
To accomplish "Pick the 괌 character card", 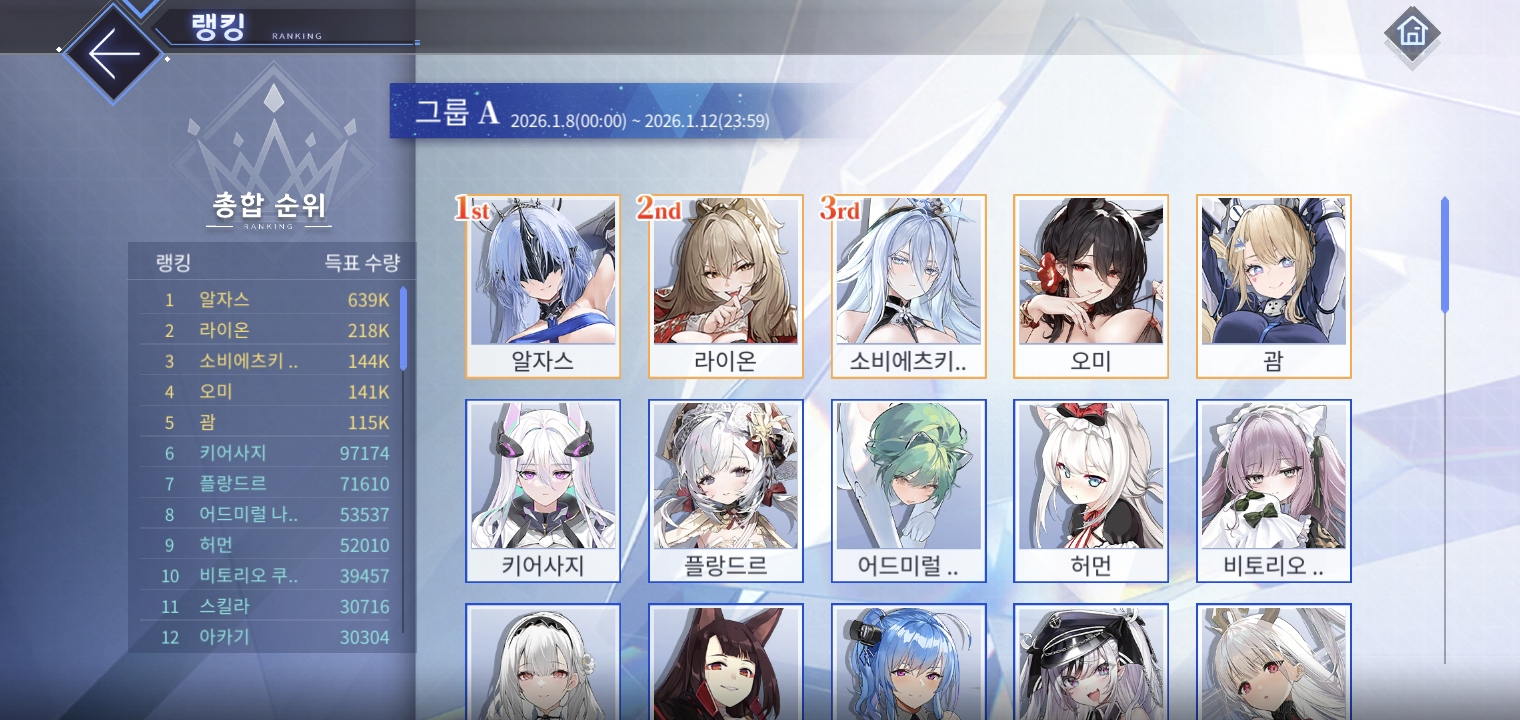I will (1274, 286).
